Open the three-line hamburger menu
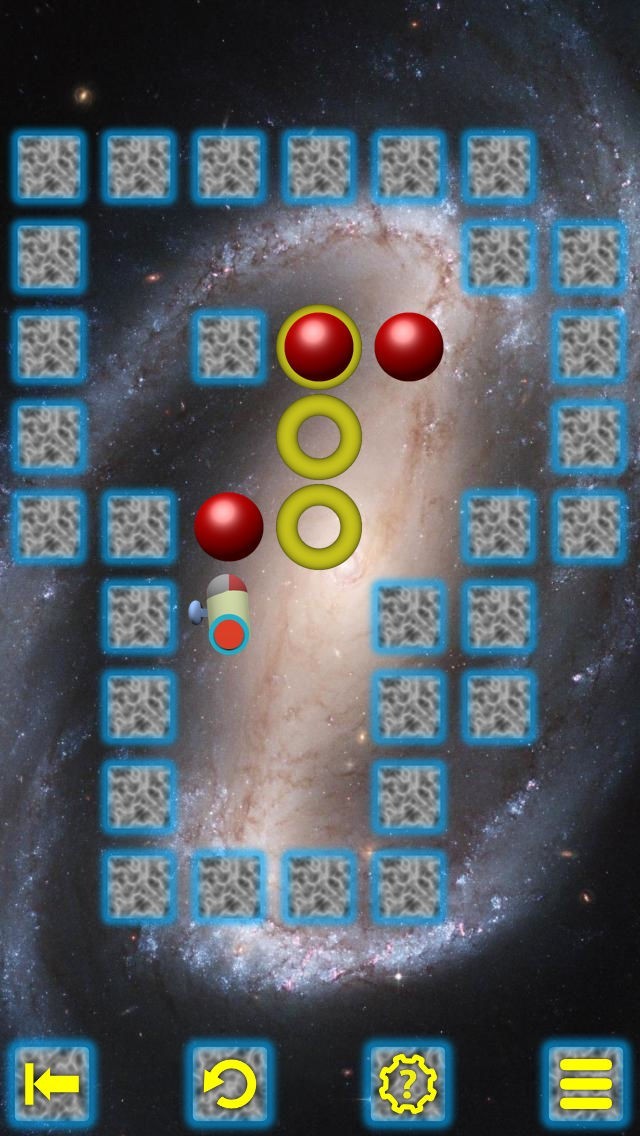Screen dimensions: 640x1136 [585, 1083]
